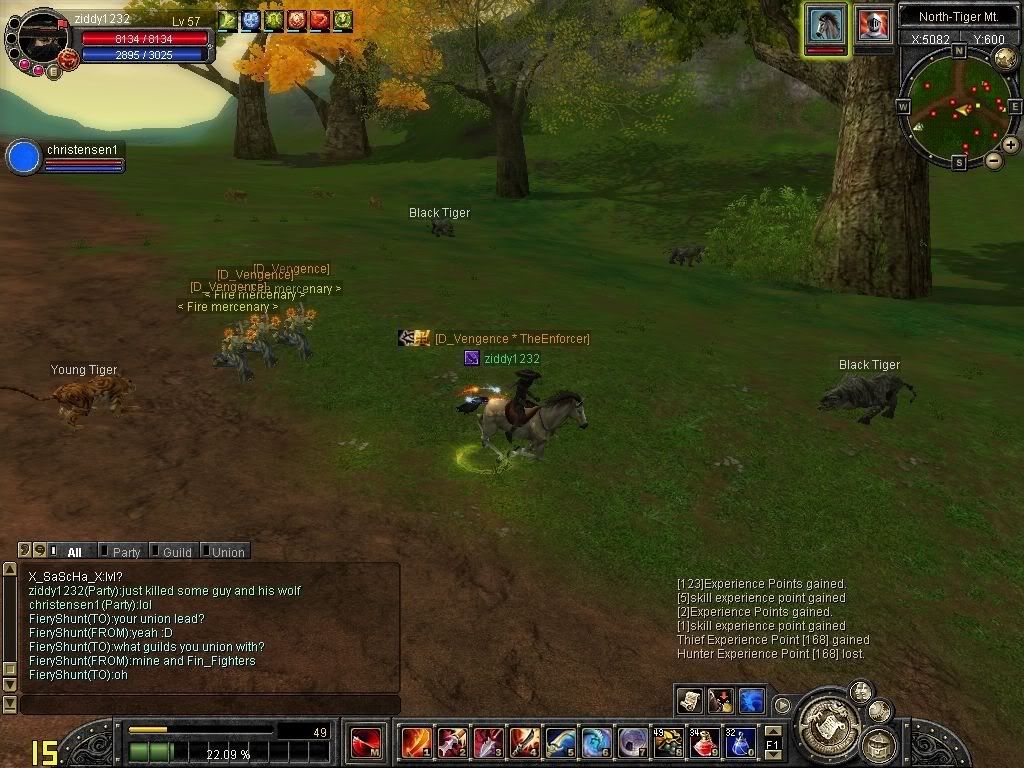Click the chat message input field
This screenshot has width=1024, height=768.
pyautogui.click(x=210, y=705)
